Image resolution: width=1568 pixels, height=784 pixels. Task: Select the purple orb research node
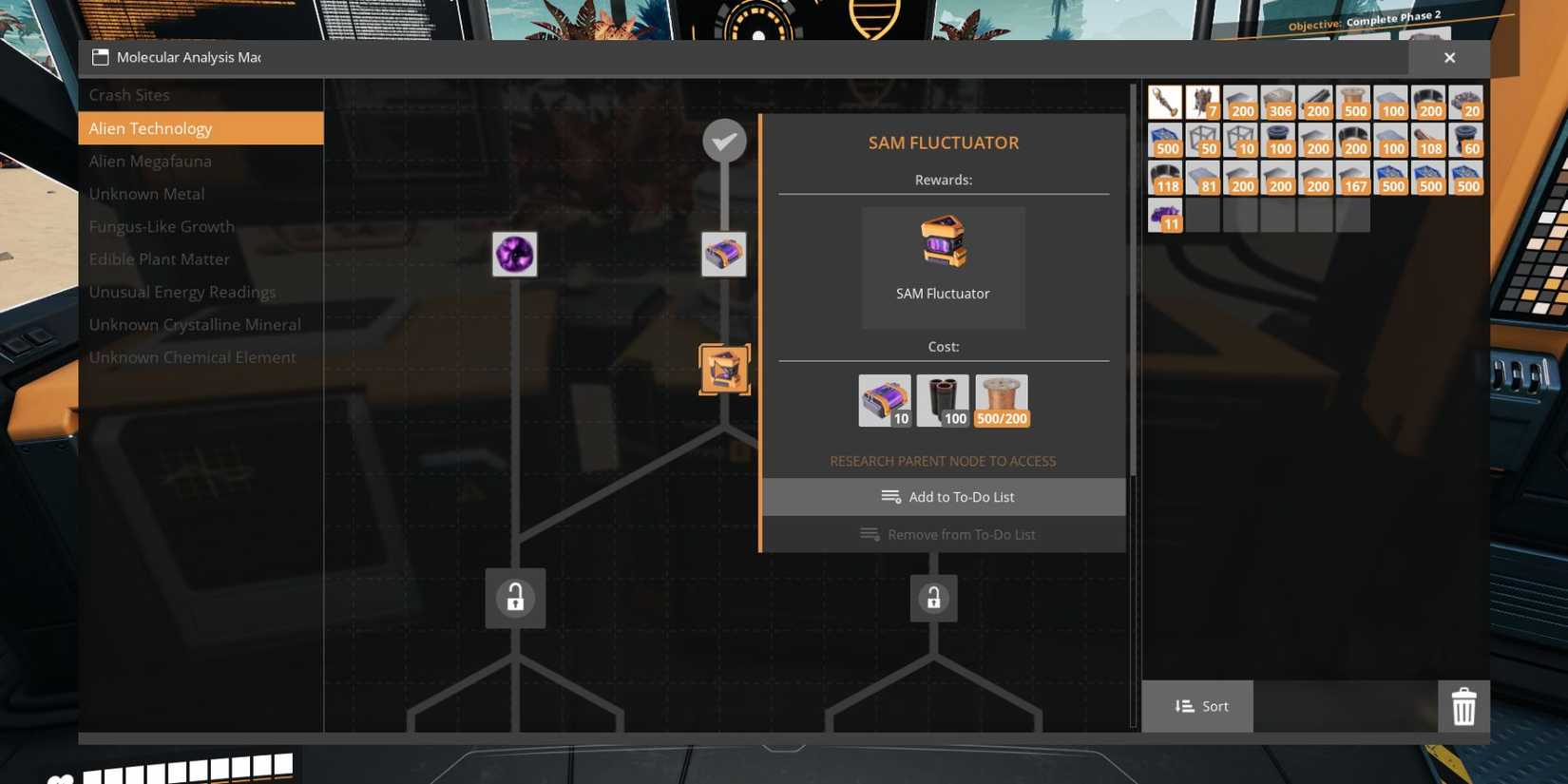tap(514, 254)
